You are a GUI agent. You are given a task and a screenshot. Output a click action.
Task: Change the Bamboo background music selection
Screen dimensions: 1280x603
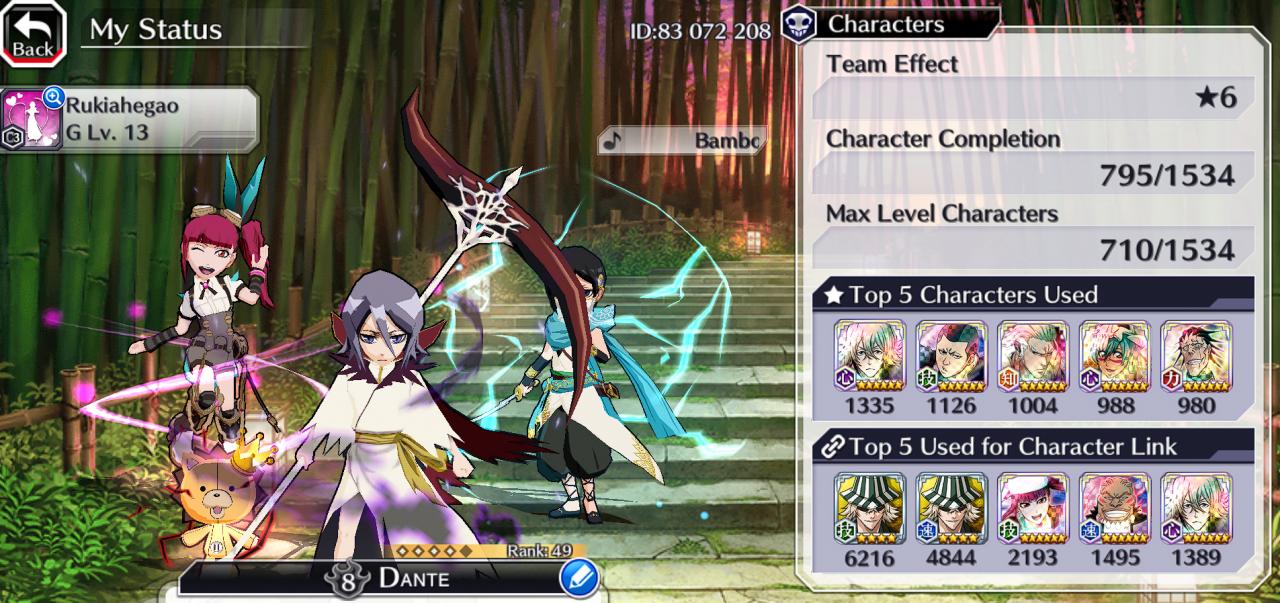683,140
